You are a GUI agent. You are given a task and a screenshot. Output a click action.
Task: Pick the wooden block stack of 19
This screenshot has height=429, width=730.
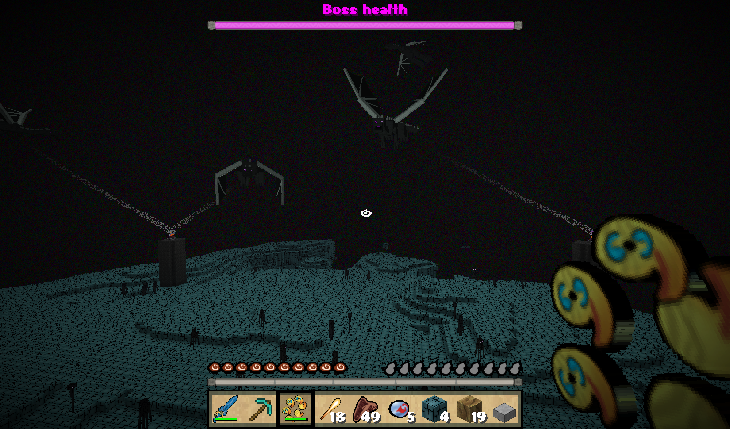pyautogui.click(x=470, y=409)
